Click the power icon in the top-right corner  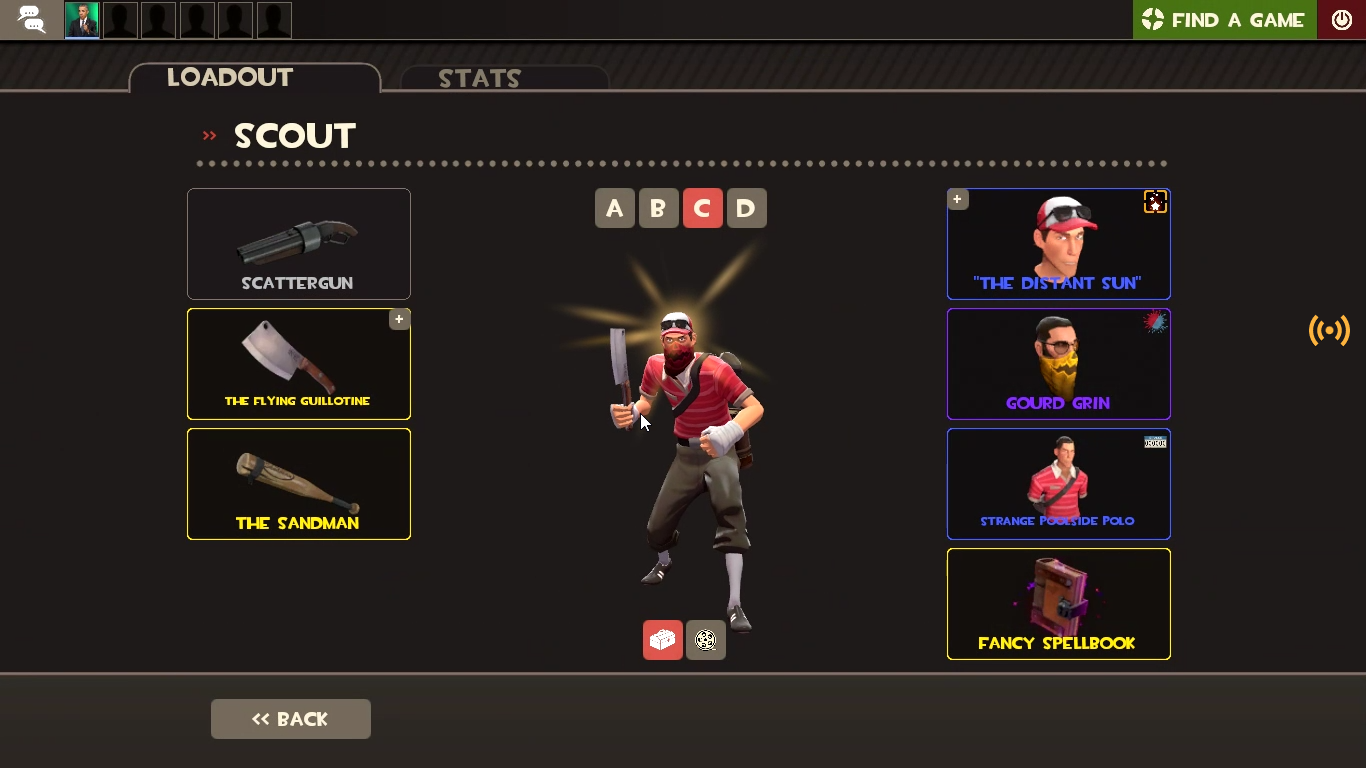point(1341,19)
